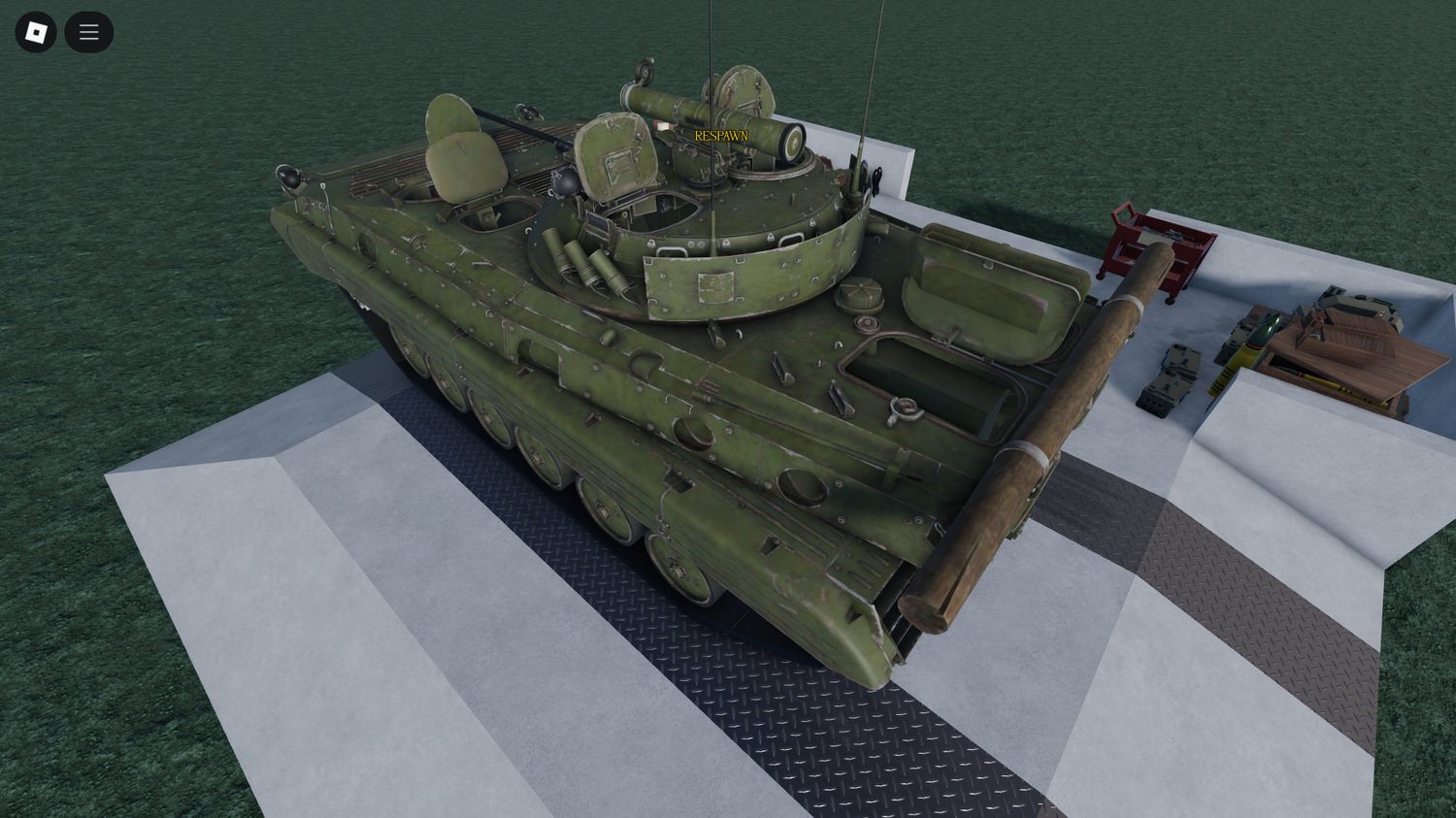Viewport: 1456px width, 818px height.
Task: Click the ammo crate stack near the workbench
Action: coord(1169,378)
